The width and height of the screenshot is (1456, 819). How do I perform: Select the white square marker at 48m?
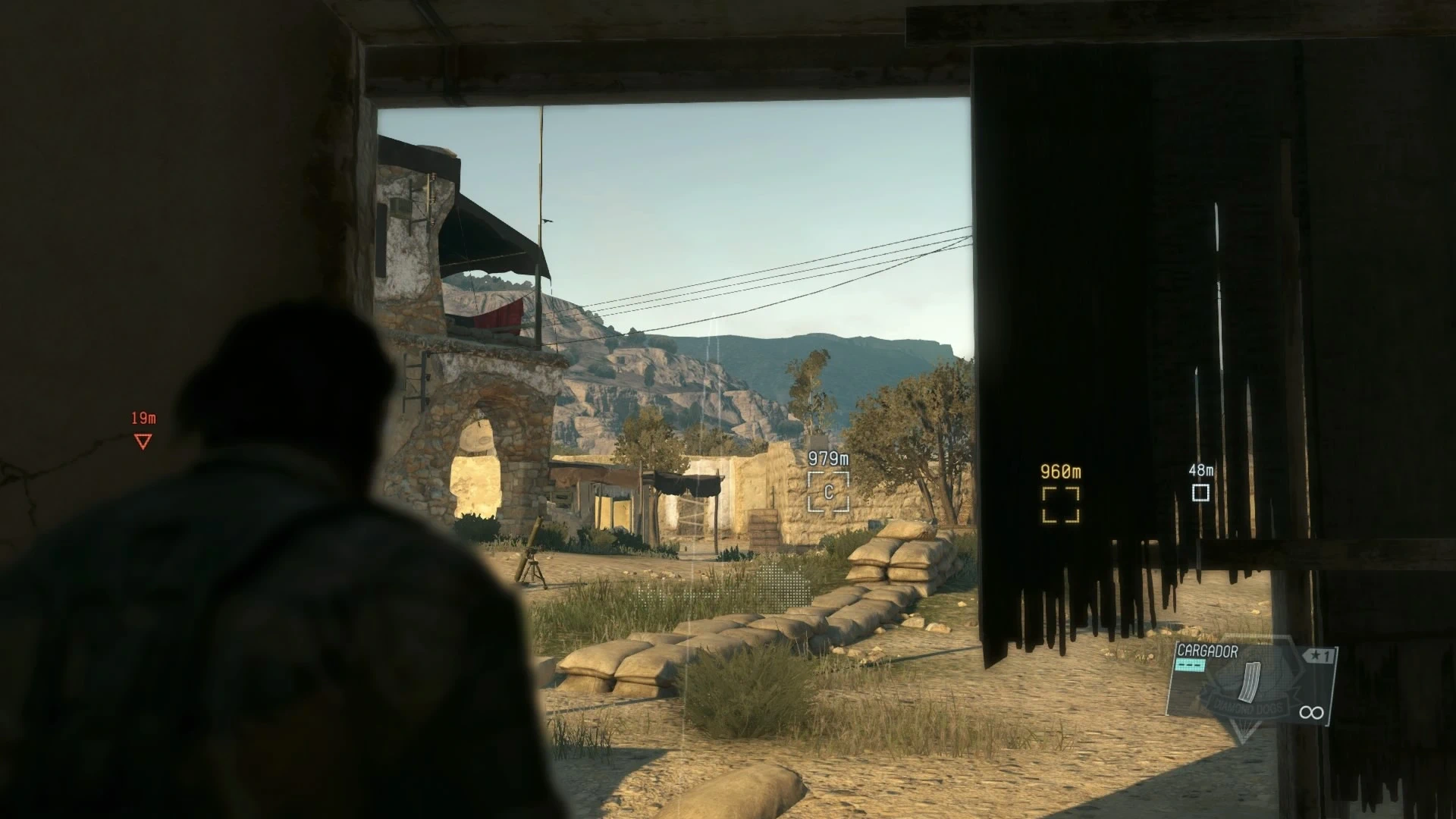pos(1200,493)
